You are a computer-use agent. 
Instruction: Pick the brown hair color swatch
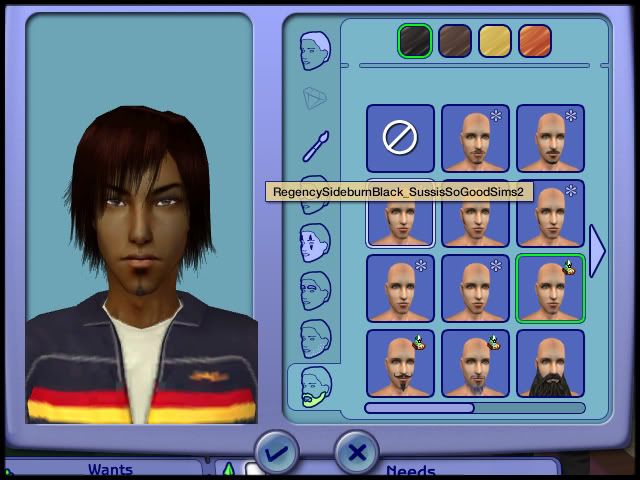[455, 41]
